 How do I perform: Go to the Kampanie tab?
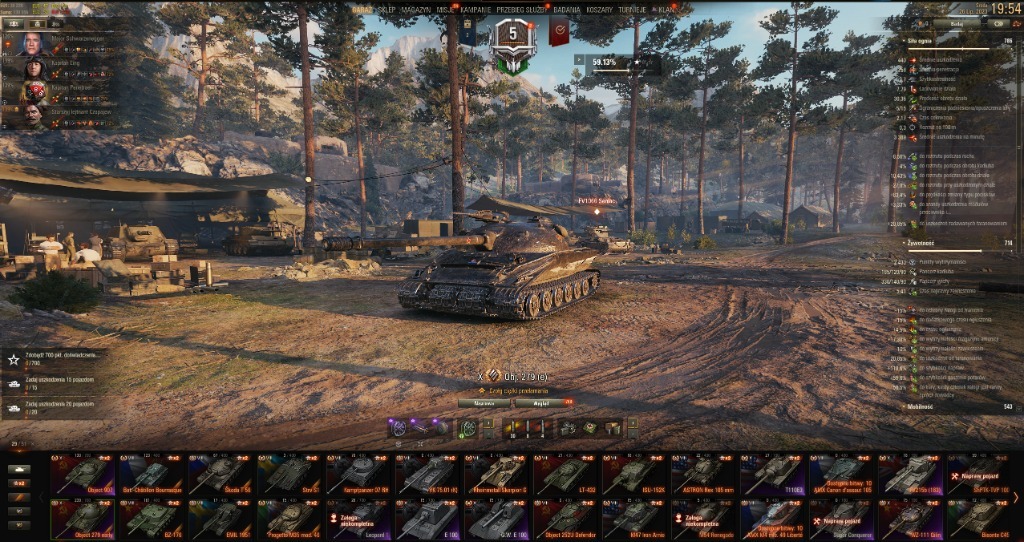475,9
